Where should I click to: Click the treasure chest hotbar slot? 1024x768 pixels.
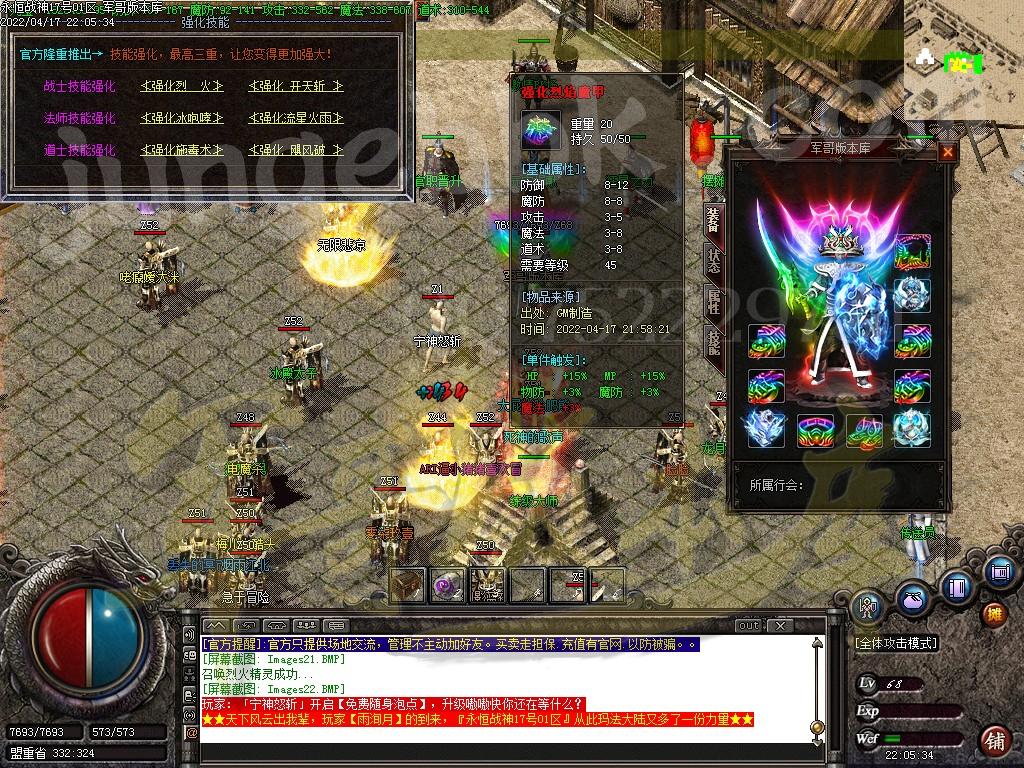tap(407, 585)
